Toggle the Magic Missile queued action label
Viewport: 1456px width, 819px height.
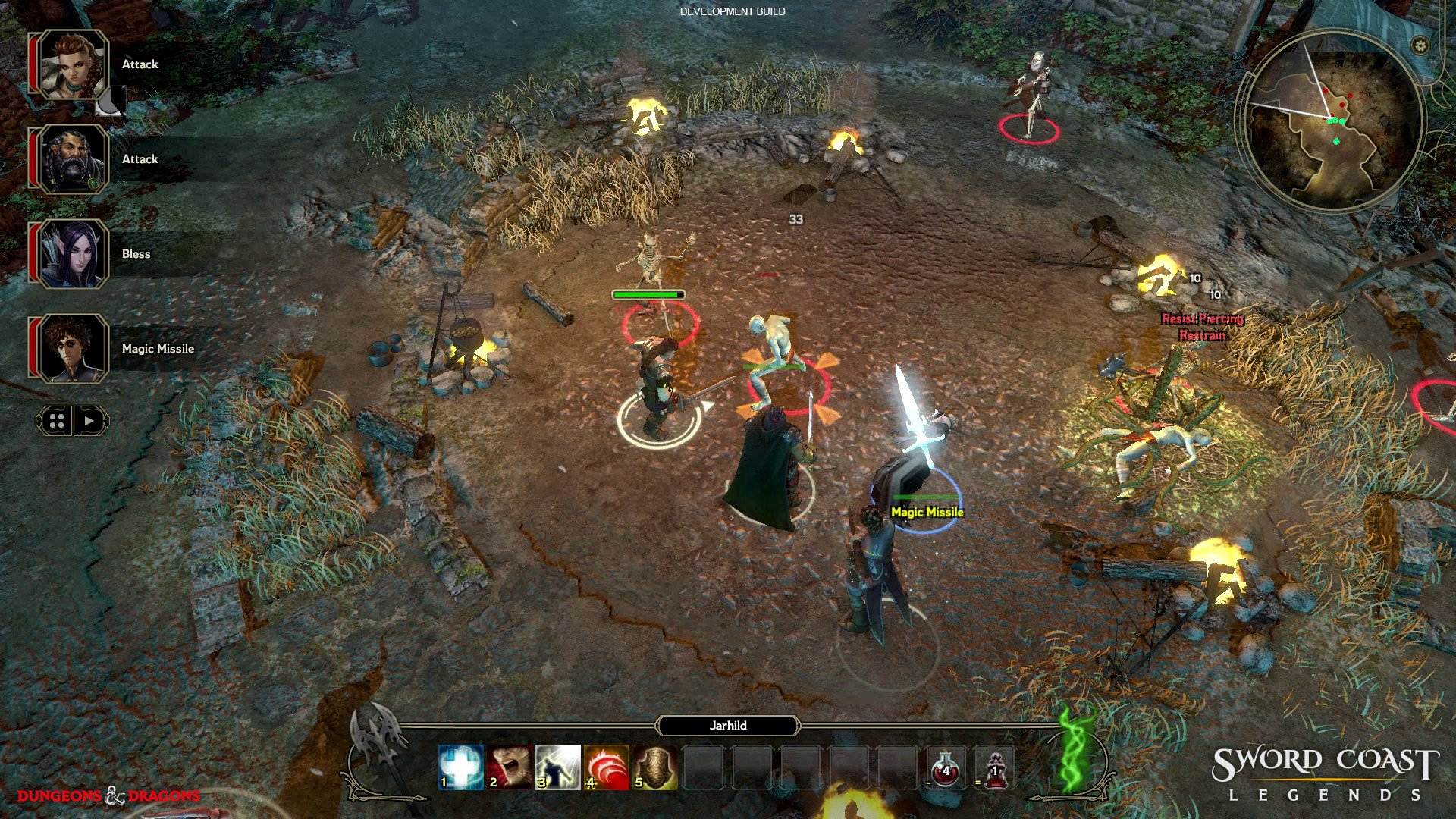927,512
